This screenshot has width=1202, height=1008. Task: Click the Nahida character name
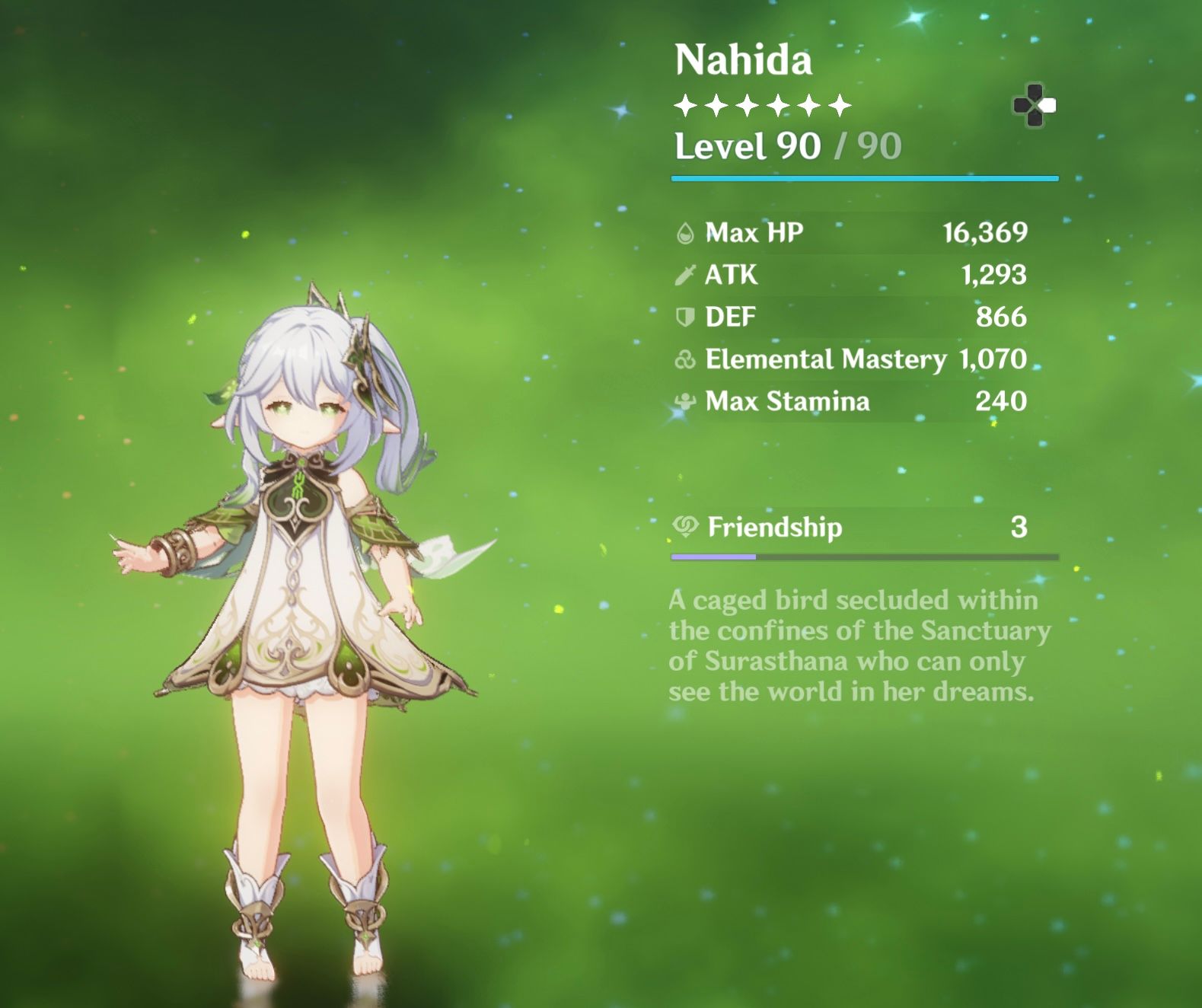click(x=742, y=59)
